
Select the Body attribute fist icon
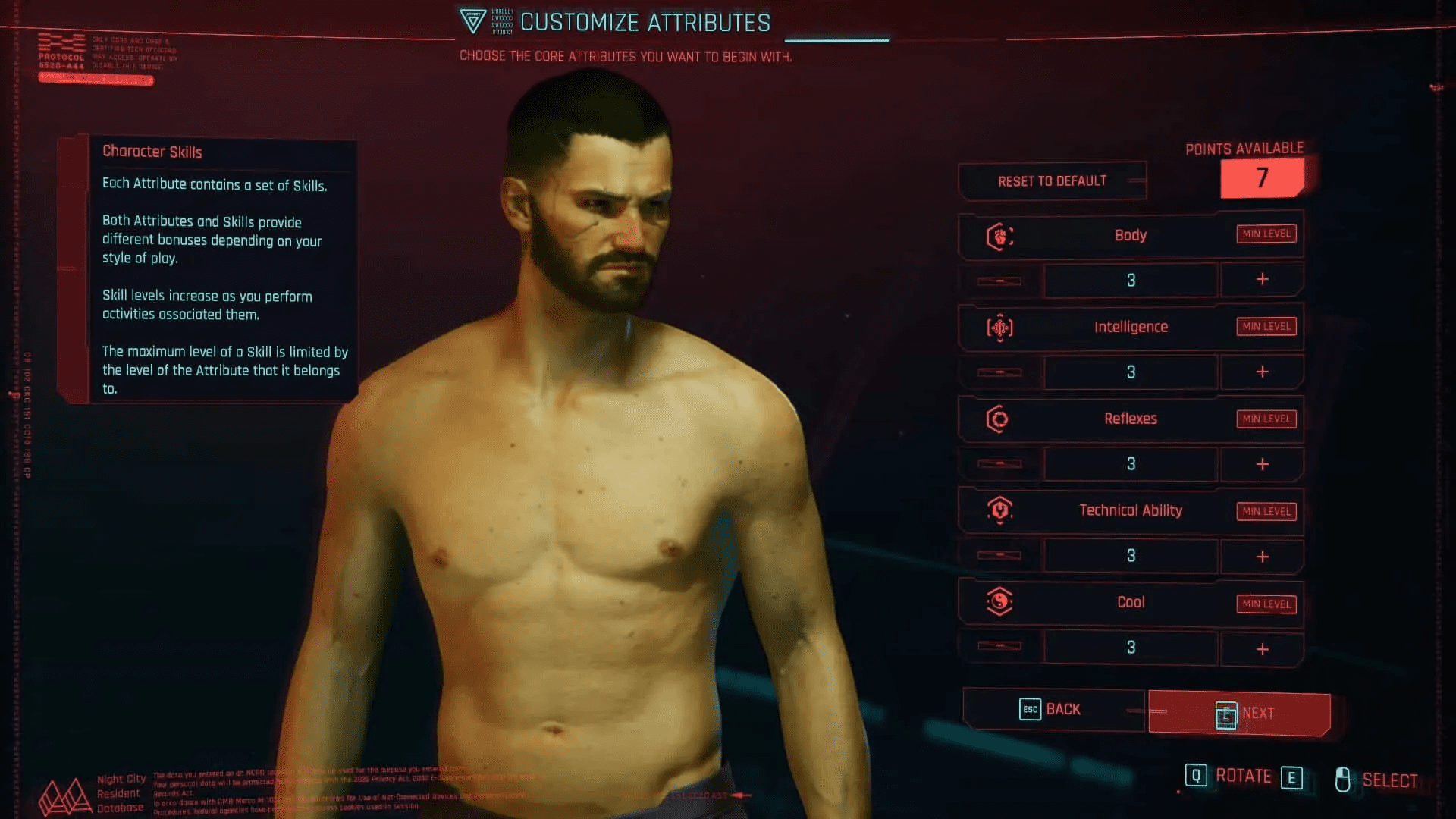pos(999,235)
